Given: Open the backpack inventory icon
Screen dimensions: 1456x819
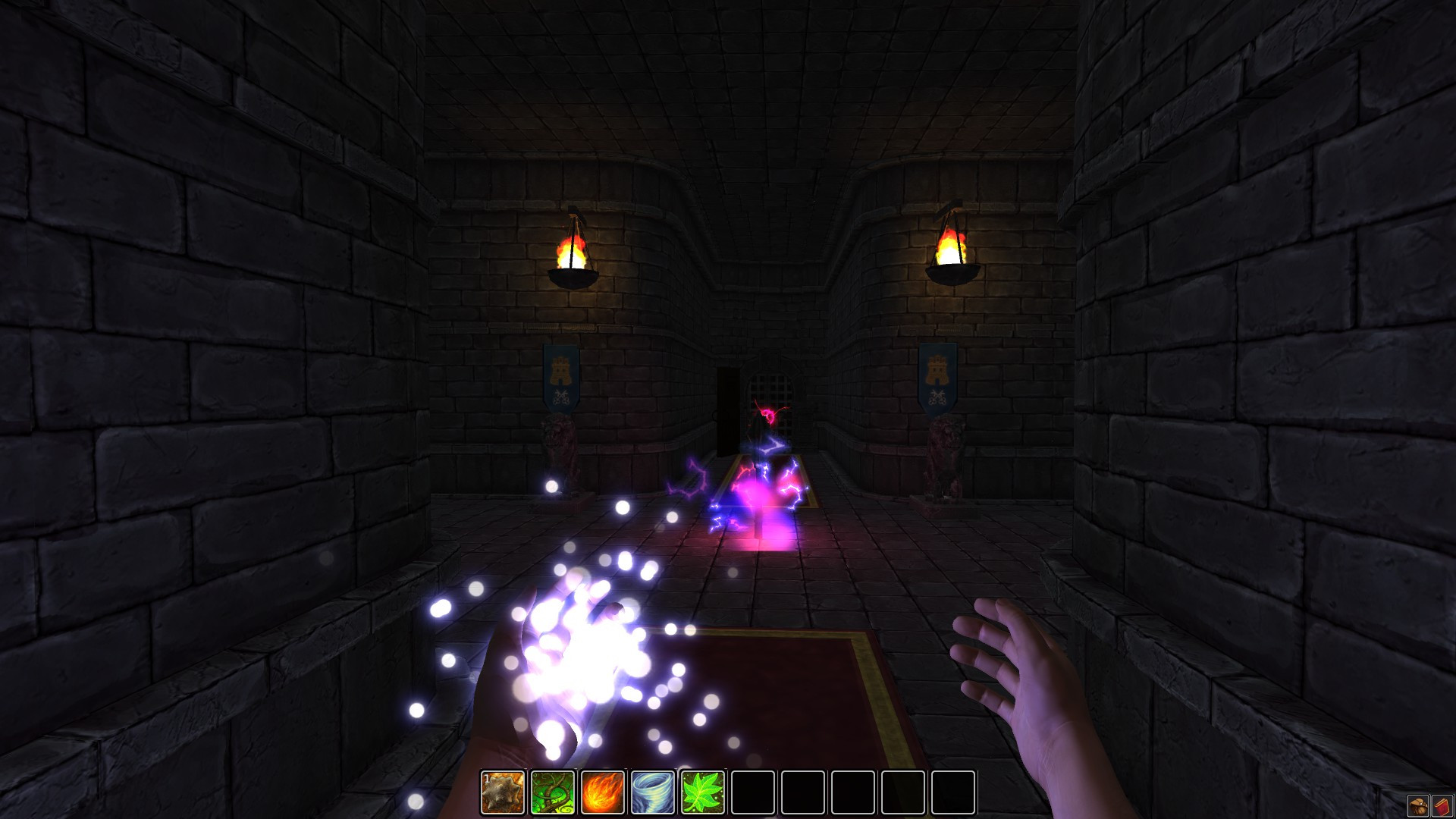Looking at the screenshot, I should coord(1418,805).
